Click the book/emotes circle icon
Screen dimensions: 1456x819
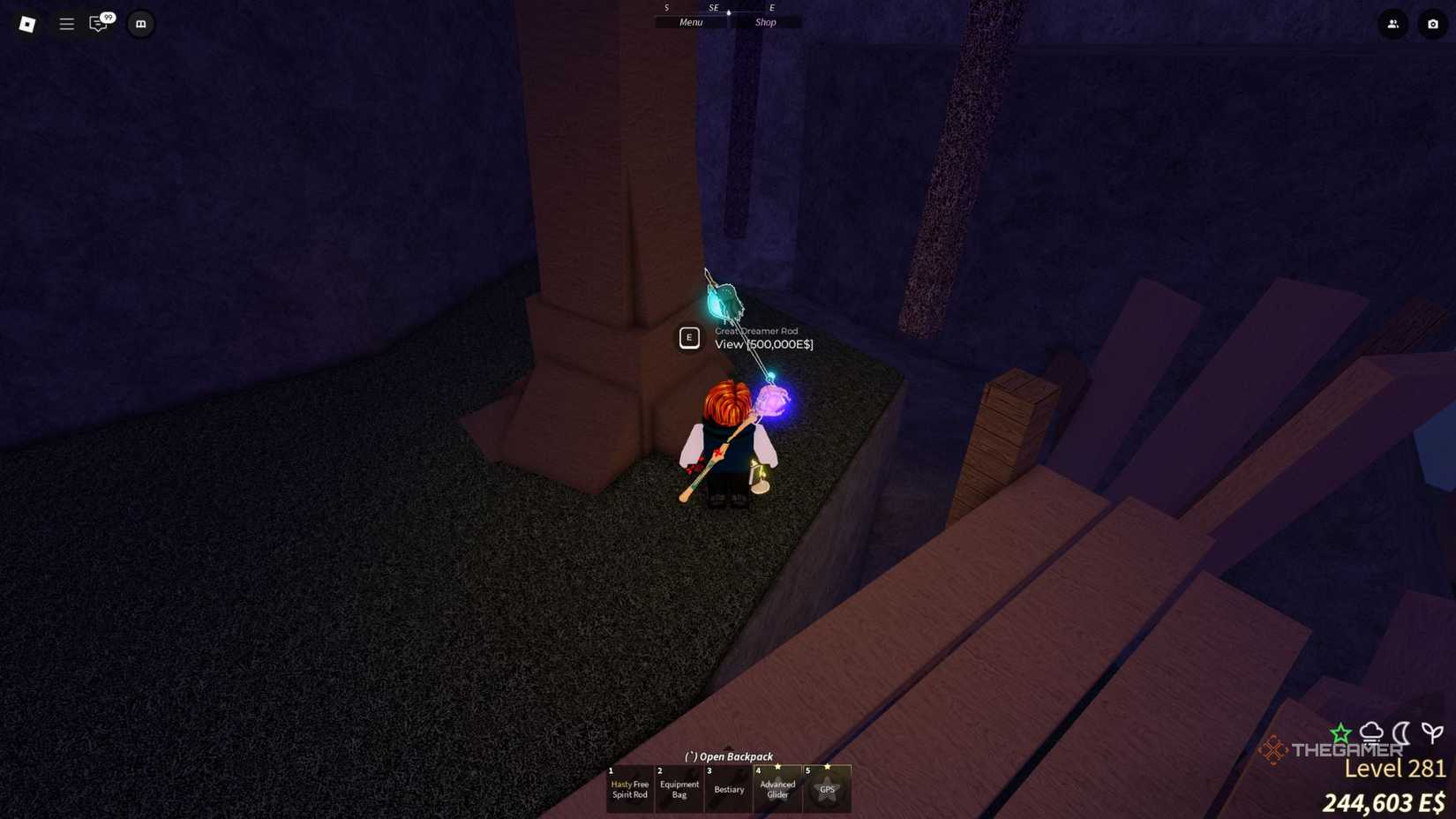[140, 24]
